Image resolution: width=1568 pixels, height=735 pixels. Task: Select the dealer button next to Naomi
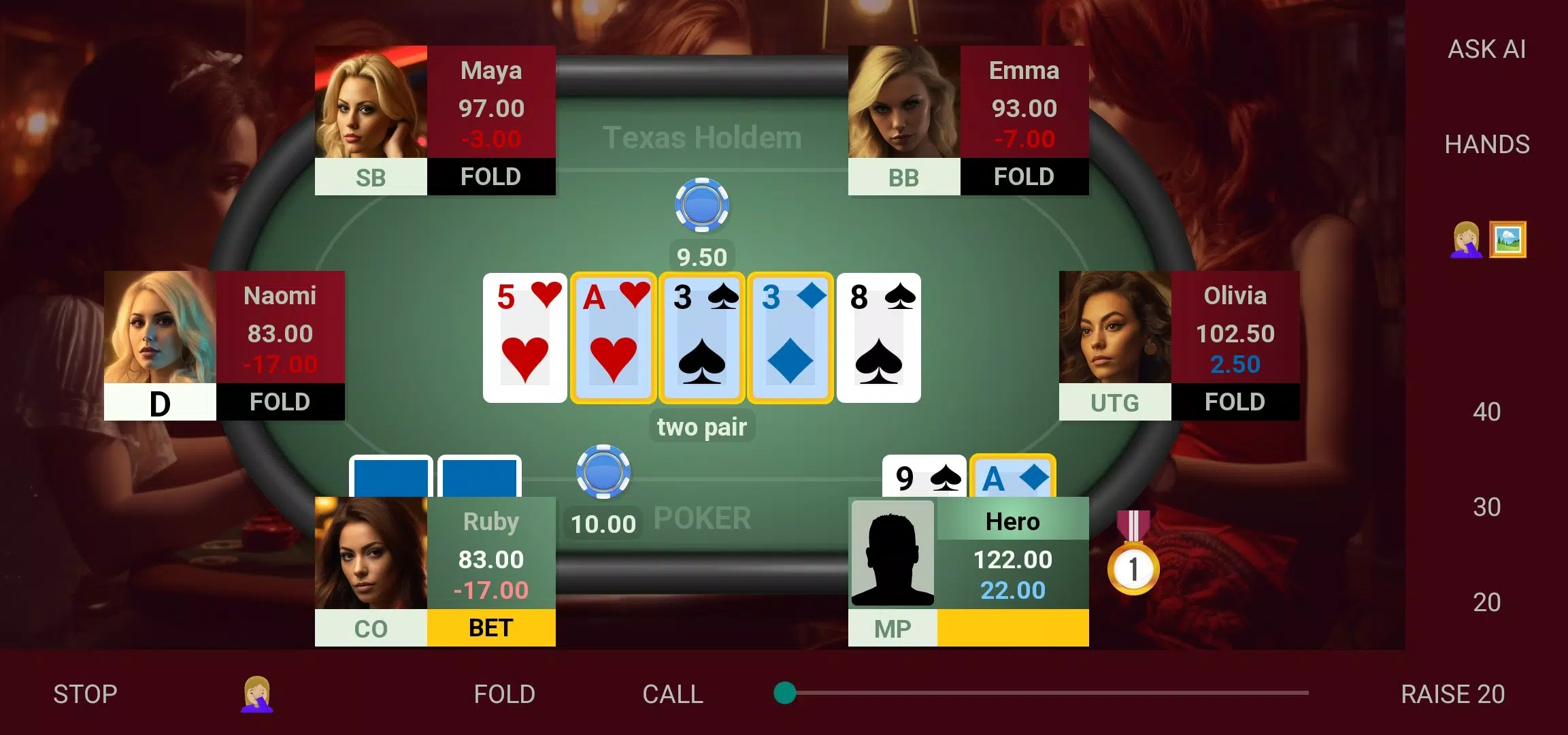[159, 402]
